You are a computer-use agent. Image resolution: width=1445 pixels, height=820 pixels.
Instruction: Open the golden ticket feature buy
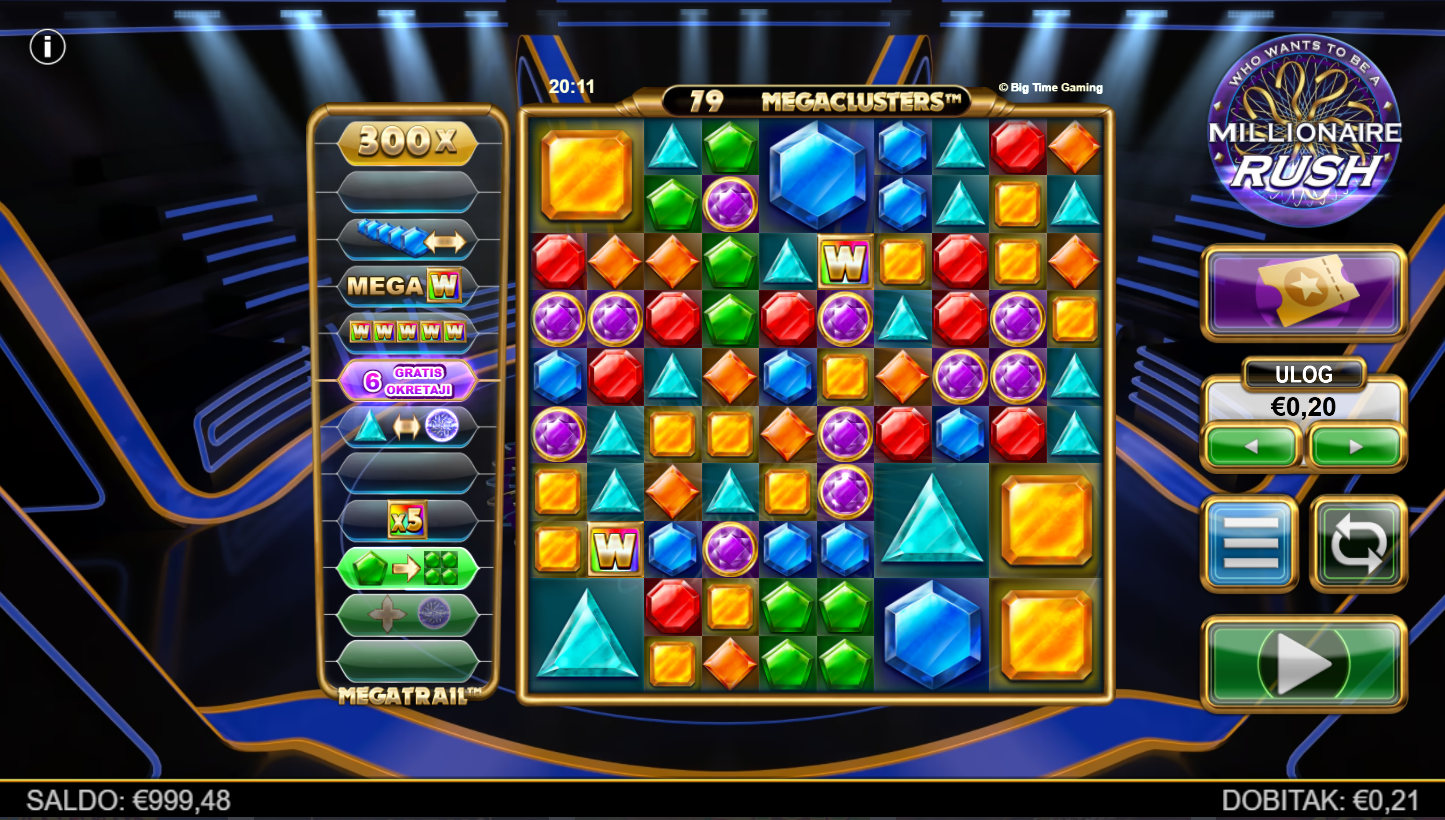pos(1304,292)
